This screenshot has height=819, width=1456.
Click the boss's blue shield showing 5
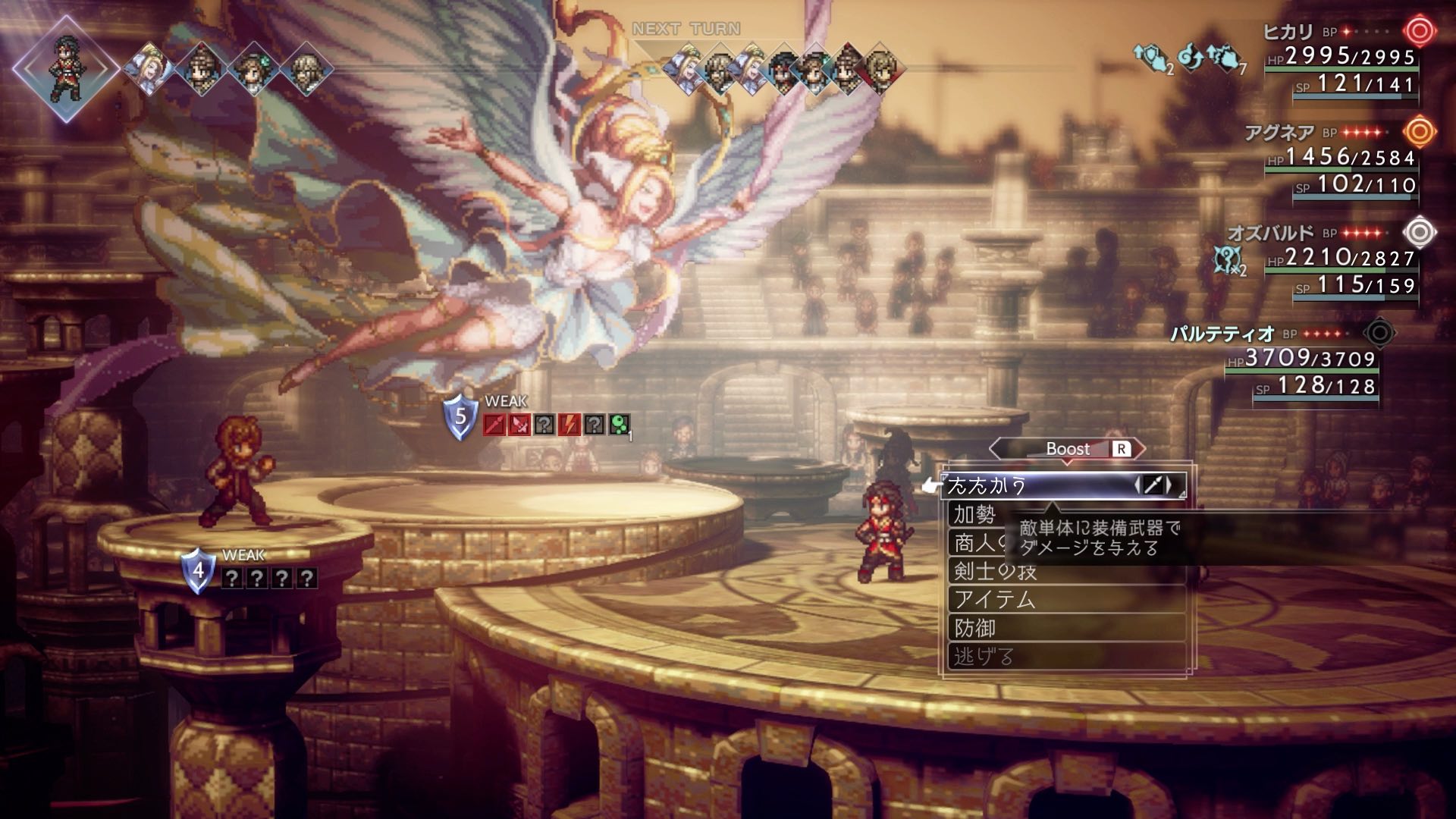pos(460,418)
